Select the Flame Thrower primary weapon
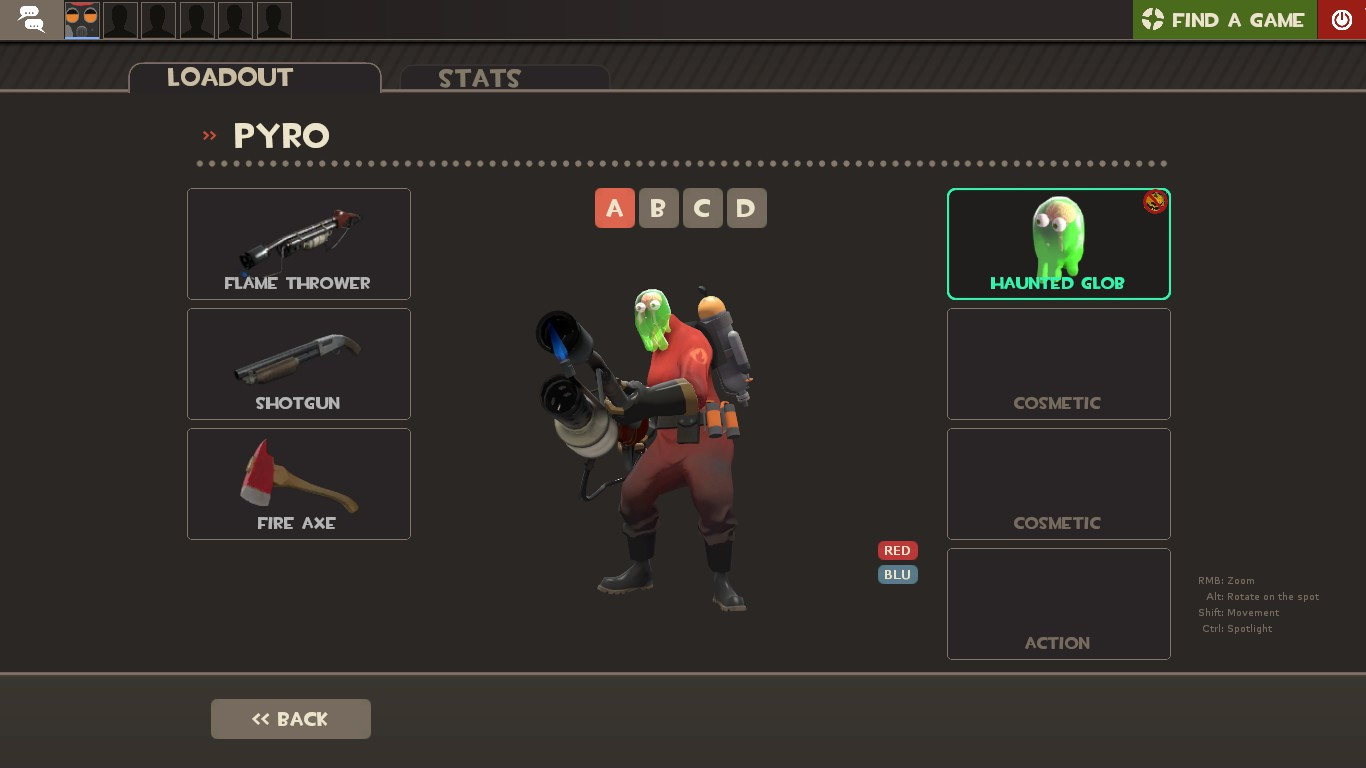The height and width of the screenshot is (768, 1366). coord(298,243)
